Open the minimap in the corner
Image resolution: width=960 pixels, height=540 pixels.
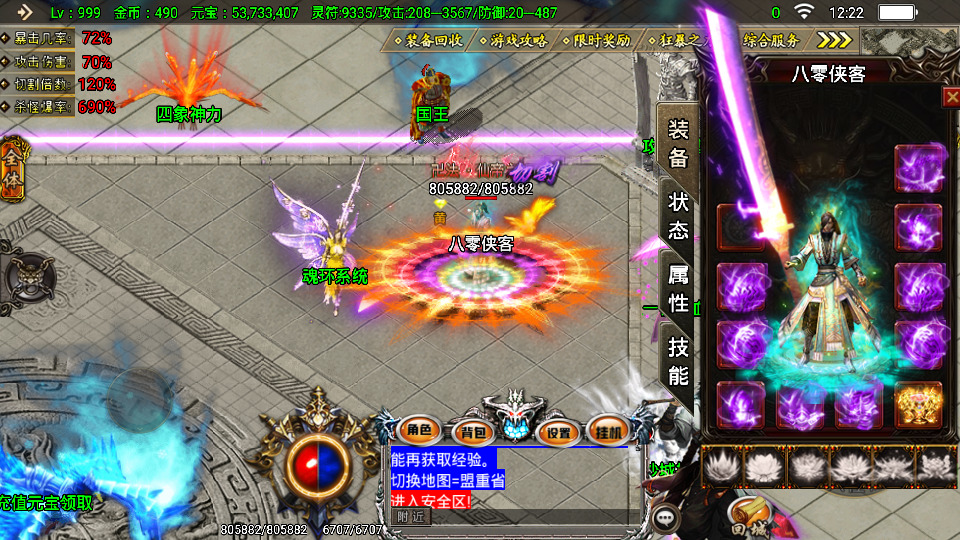coord(910,41)
